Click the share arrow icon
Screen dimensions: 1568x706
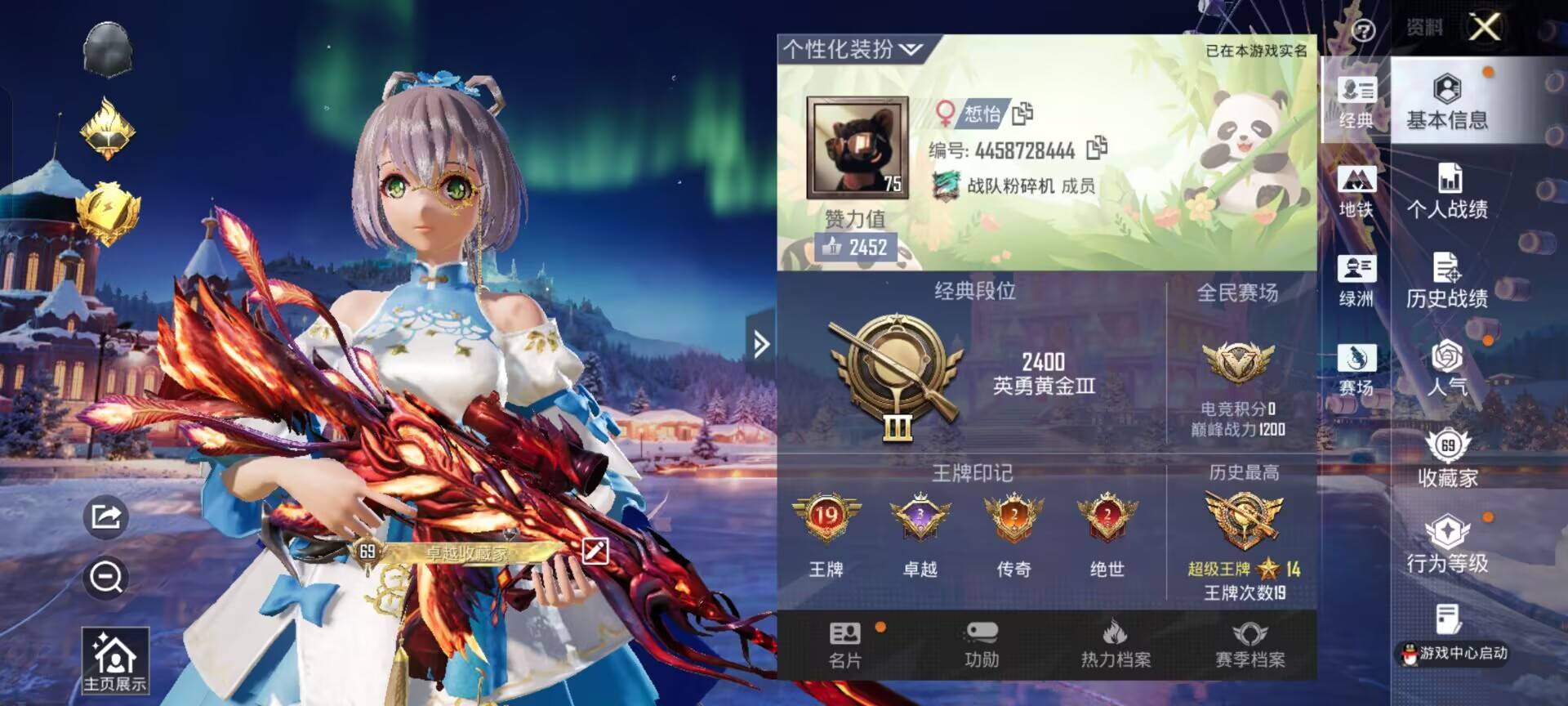(x=106, y=516)
